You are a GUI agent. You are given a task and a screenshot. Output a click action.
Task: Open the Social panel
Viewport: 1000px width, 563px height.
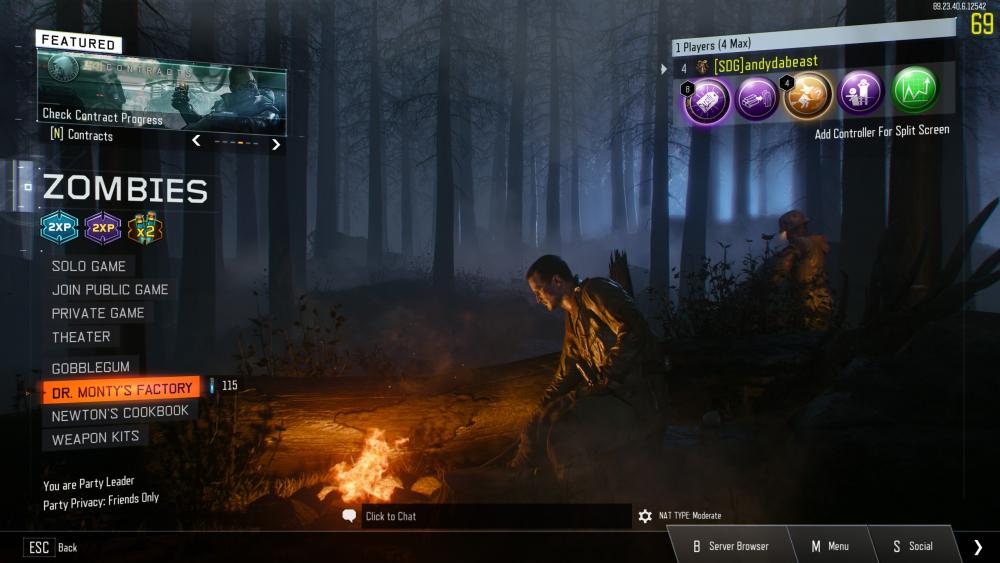912,546
